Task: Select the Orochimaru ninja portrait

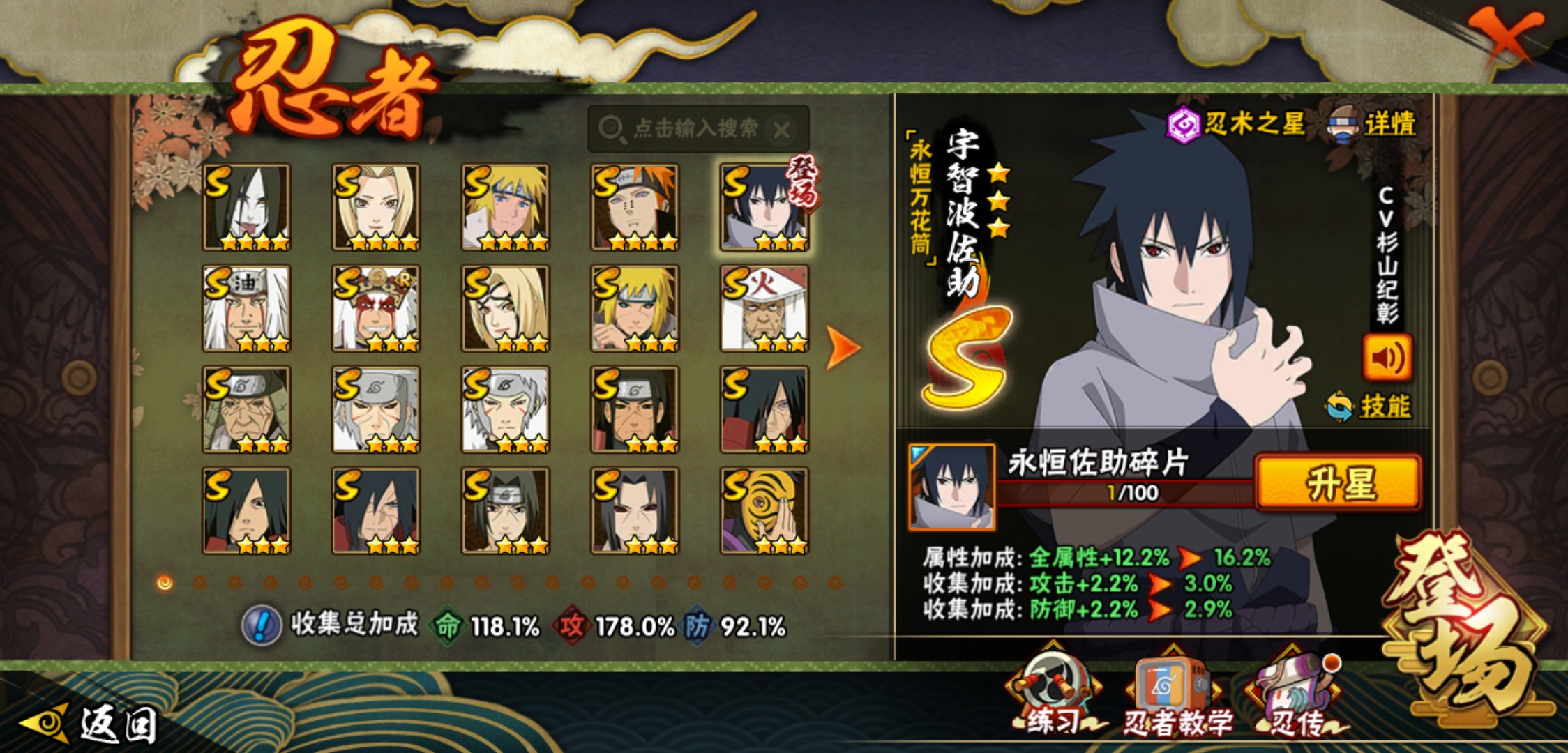Action: (246, 207)
